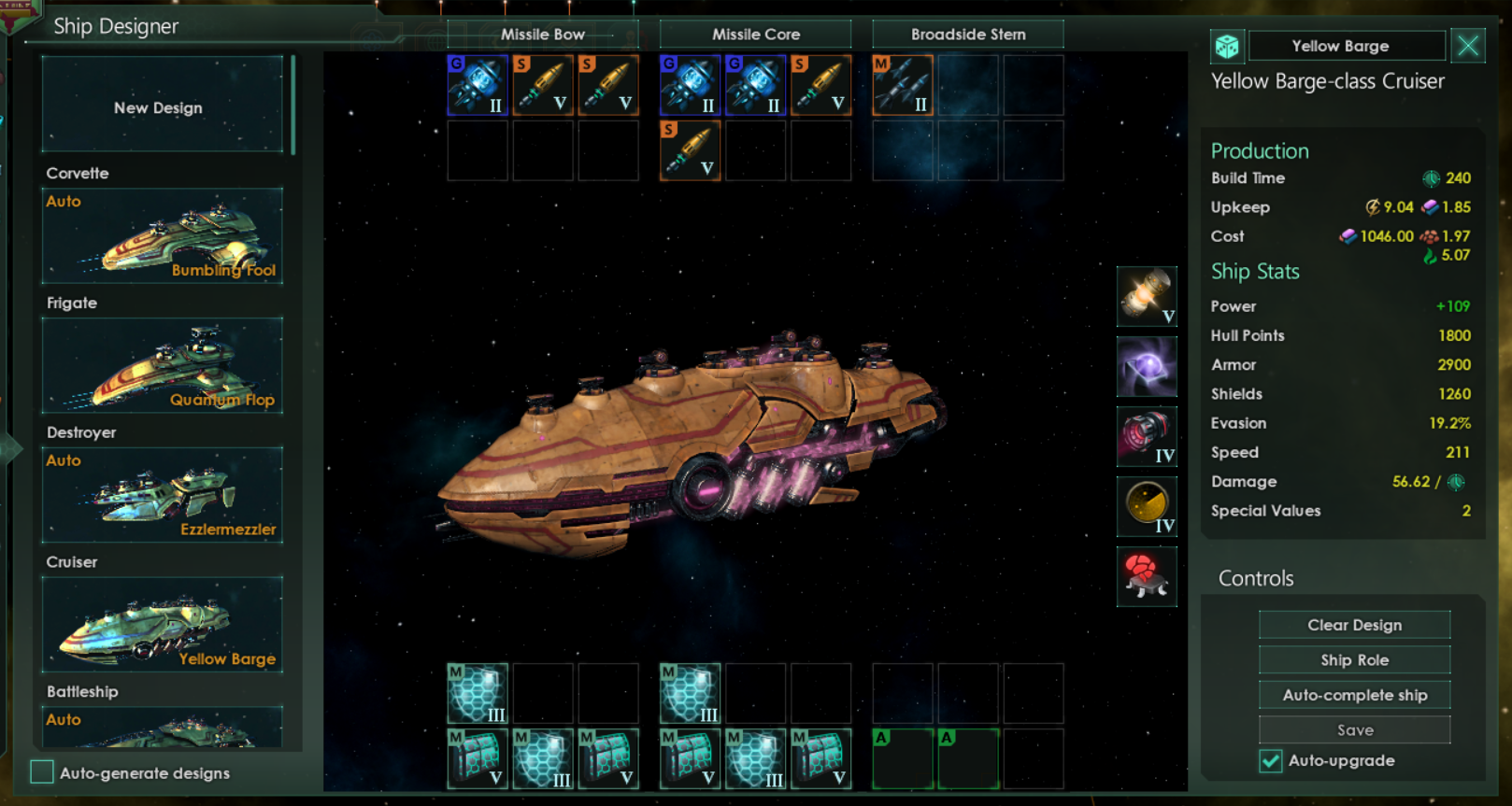Image resolution: width=1512 pixels, height=806 pixels.
Task: Select the Yellow Barge cruiser design
Action: click(162, 625)
